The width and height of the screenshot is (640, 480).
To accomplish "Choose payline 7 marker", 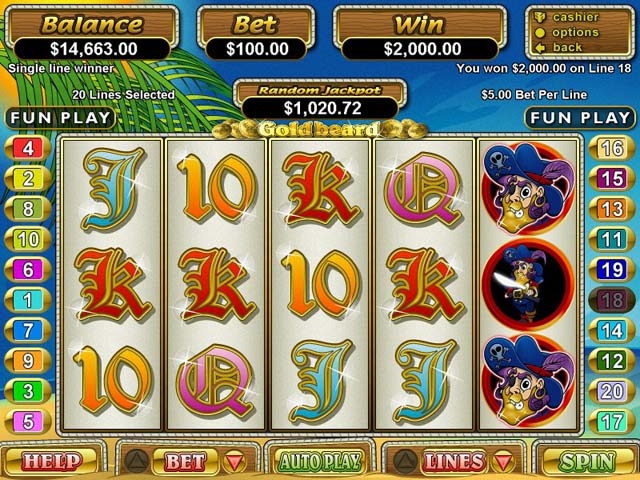I will (x=27, y=329).
